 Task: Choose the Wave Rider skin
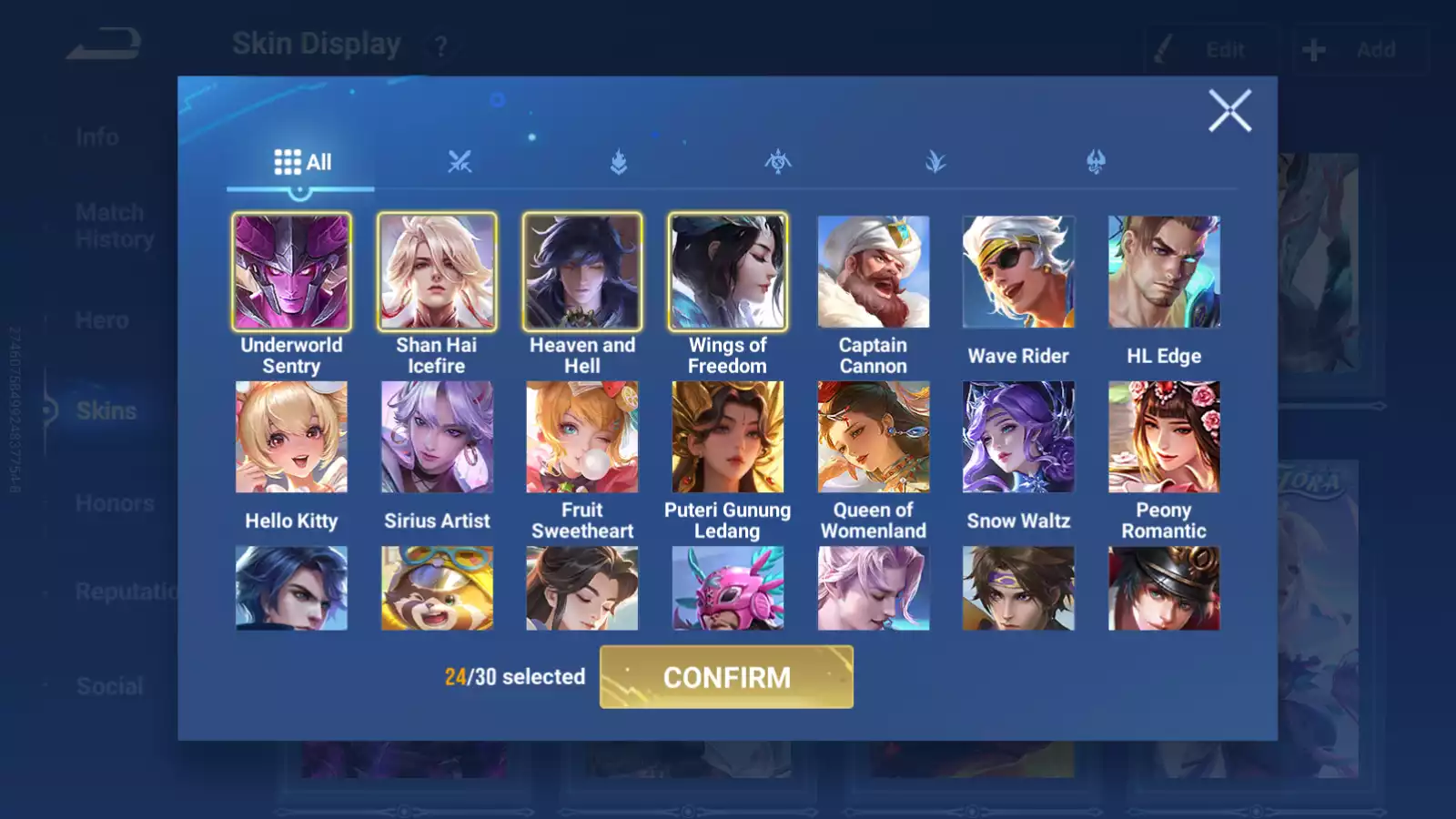tap(1018, 271)
